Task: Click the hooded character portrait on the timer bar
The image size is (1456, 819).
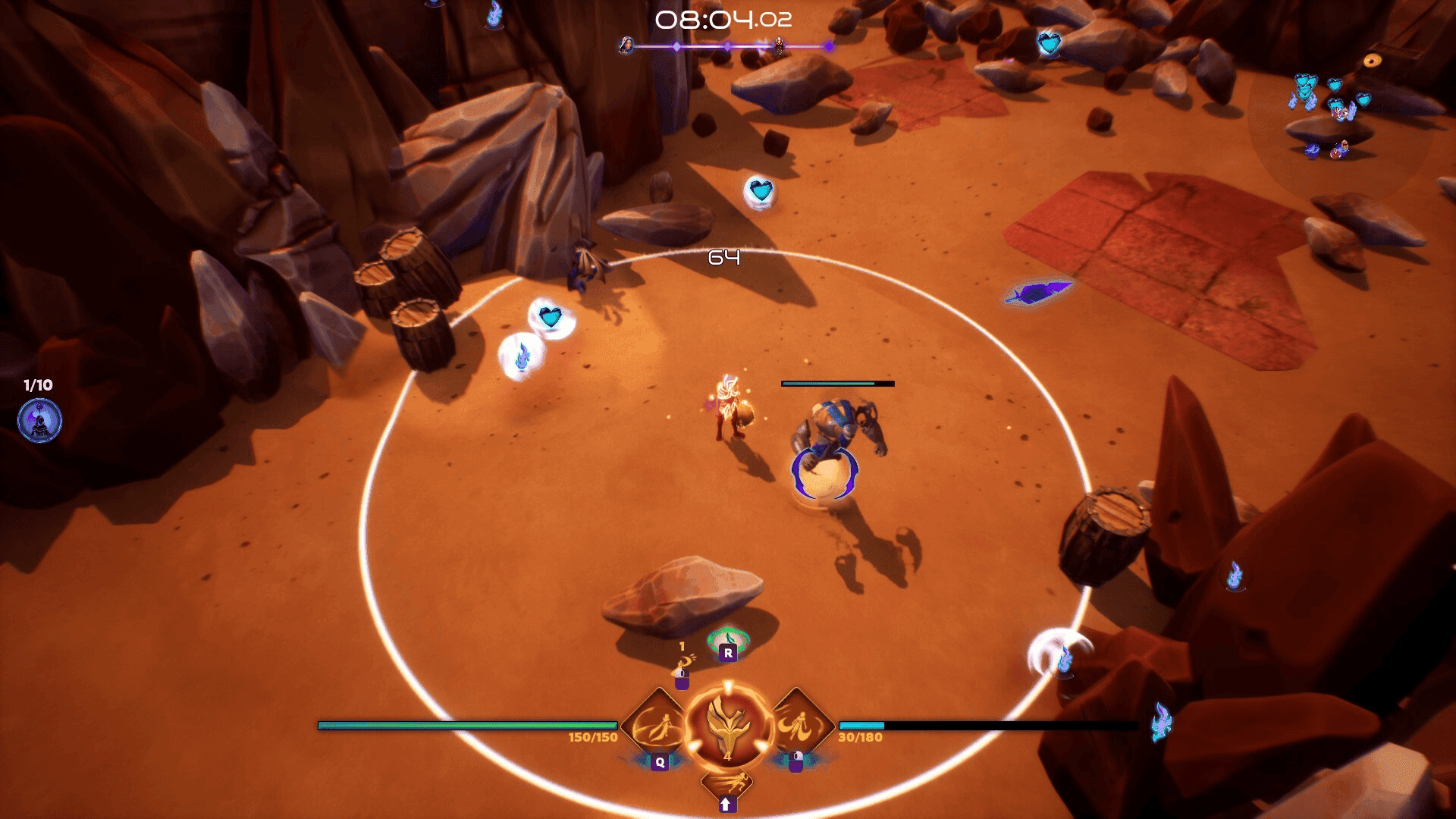Action: click(626, 46)
